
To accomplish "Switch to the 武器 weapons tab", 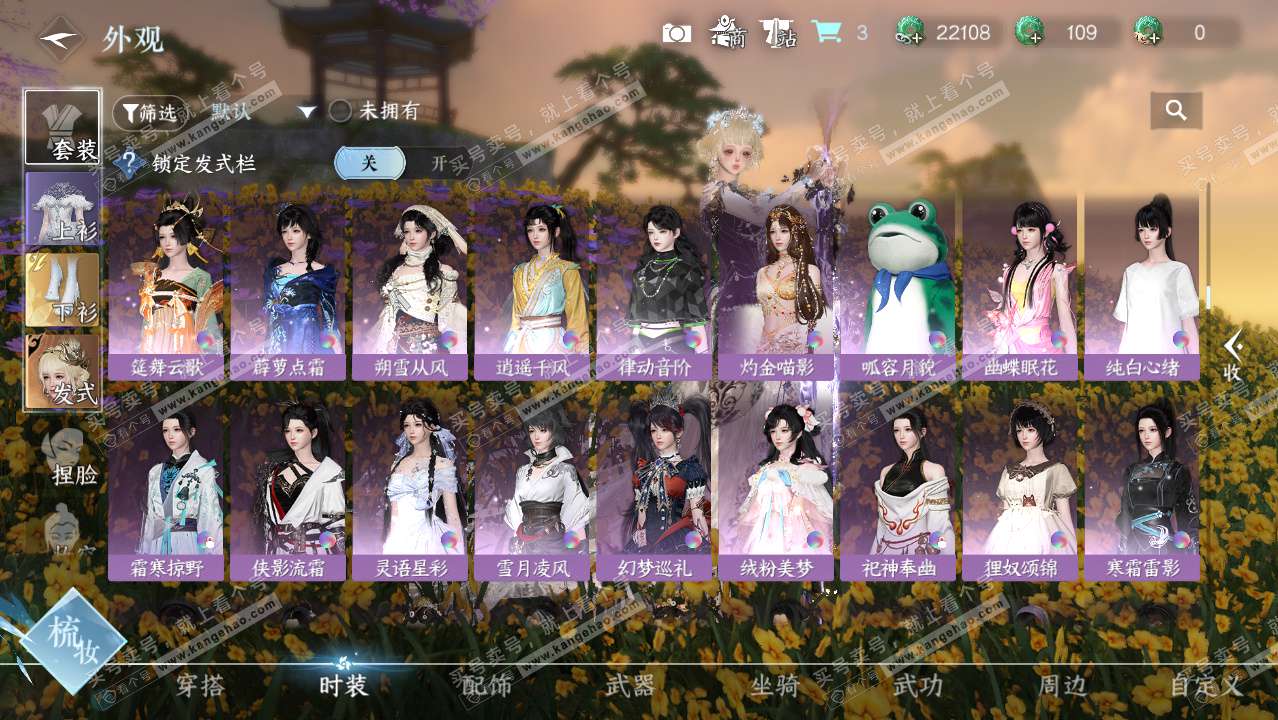I will coord(630,686).
